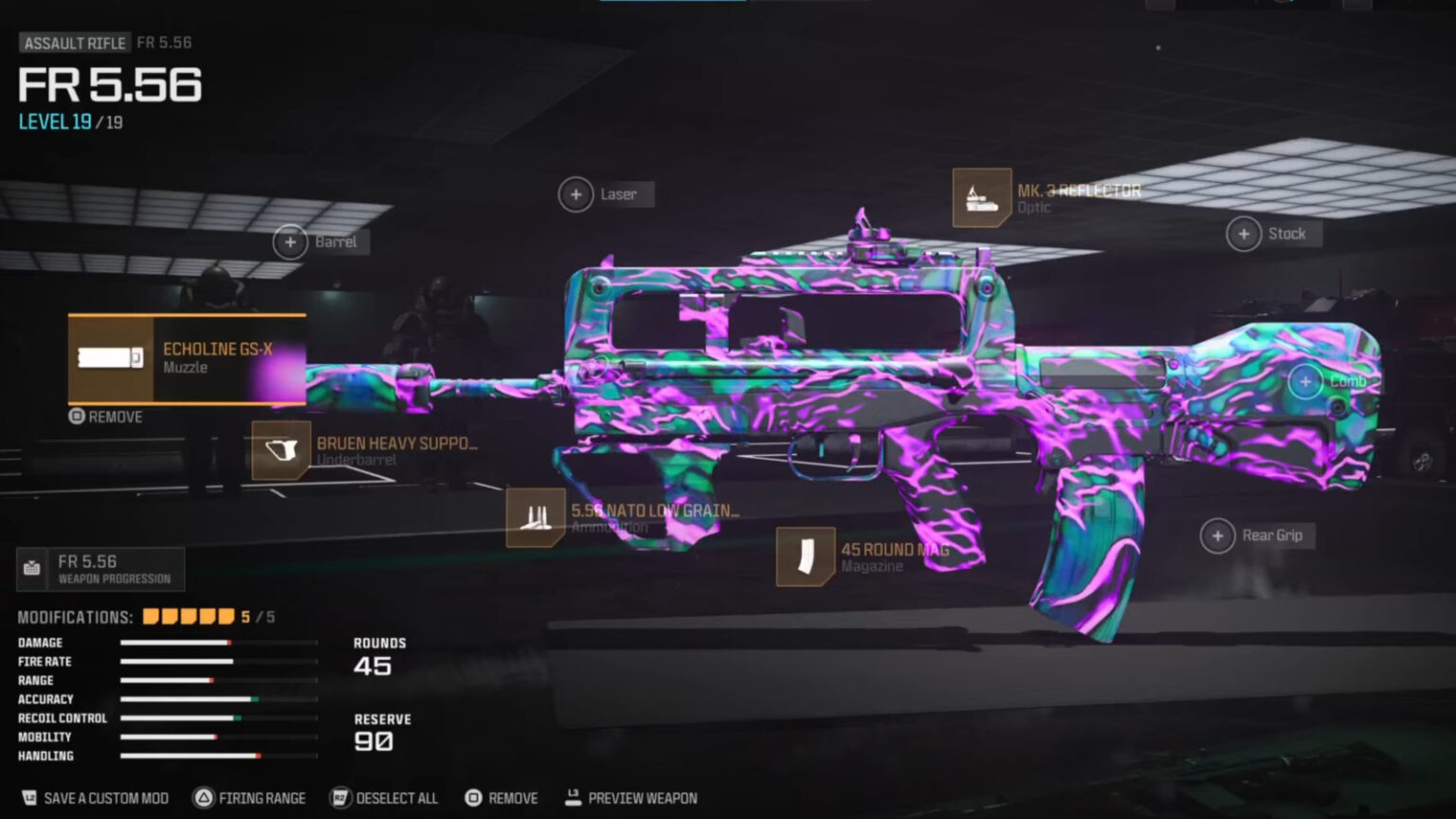The width and height of the screenshot is (1456, 819).
Task: Select the Firing Range icon
Action: click(202, 797)
